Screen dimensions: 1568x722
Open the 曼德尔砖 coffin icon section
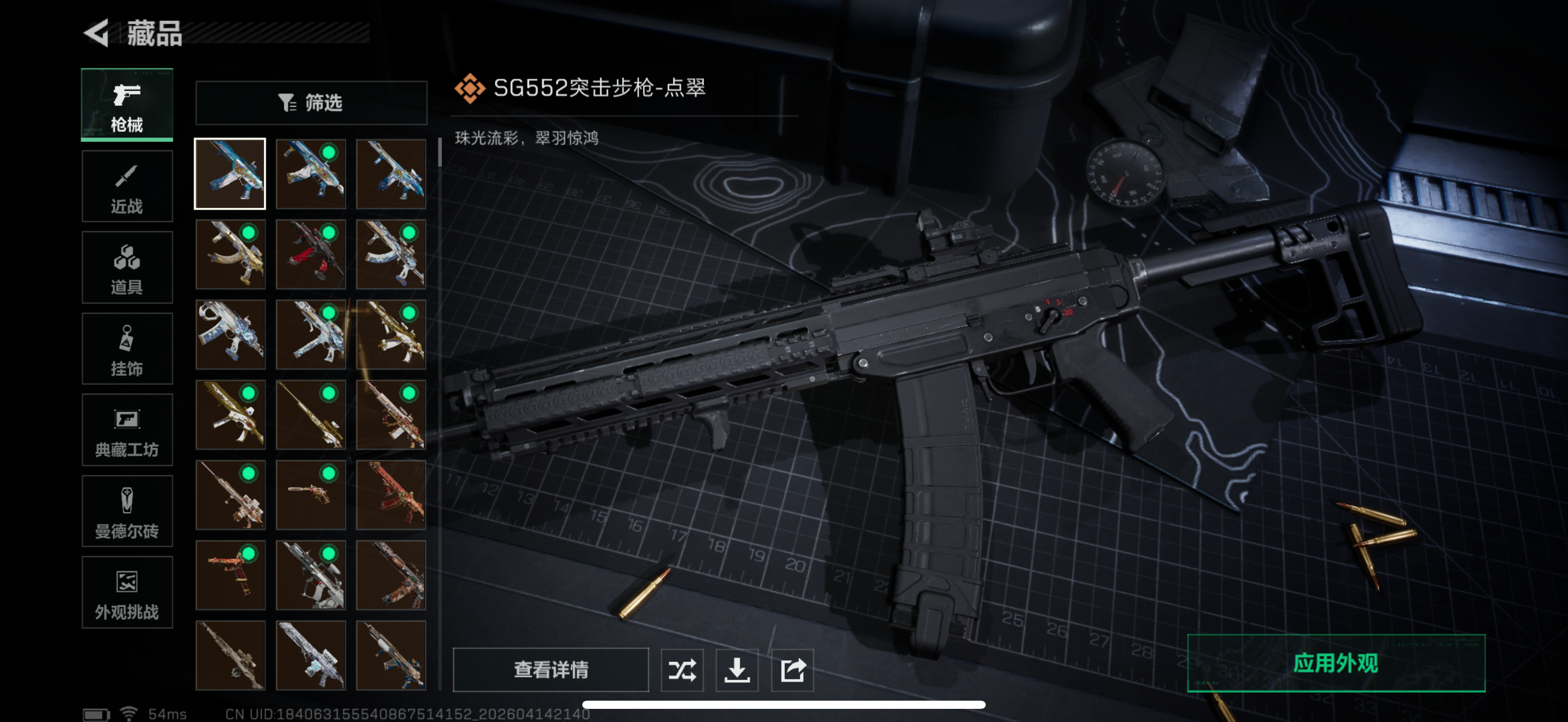pyautogui.click(x=127, y=511)
